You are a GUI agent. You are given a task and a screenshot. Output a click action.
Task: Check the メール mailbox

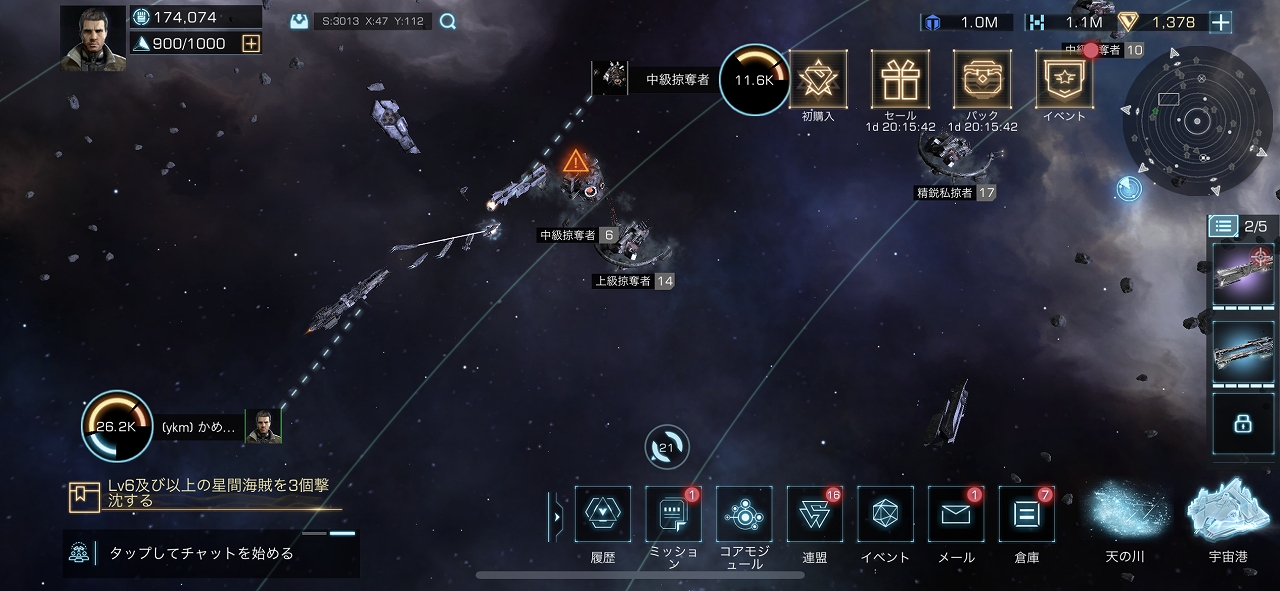[956, 514]
